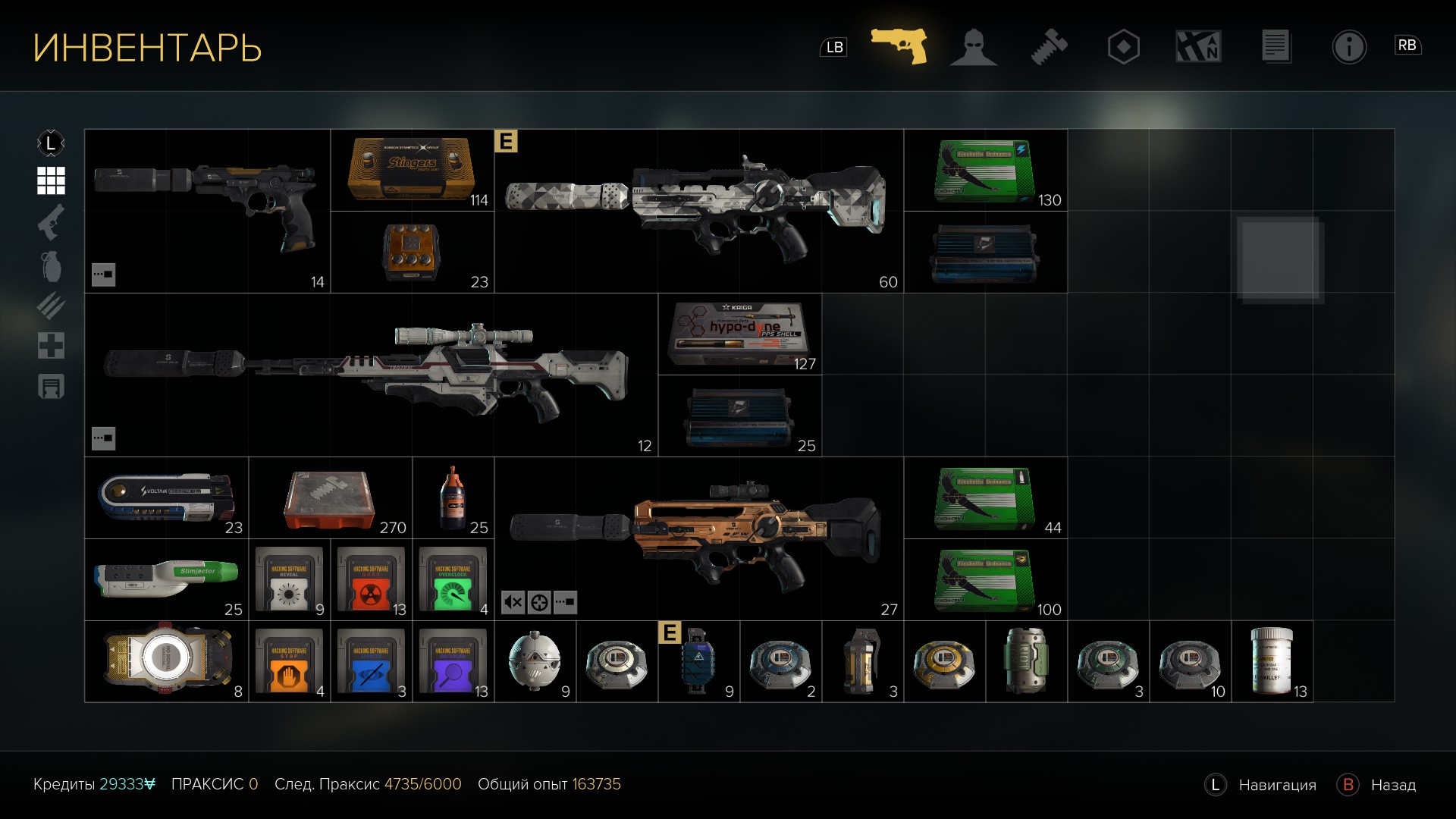
Task: Filter inventory by medical cross icon
Action: 51,346
